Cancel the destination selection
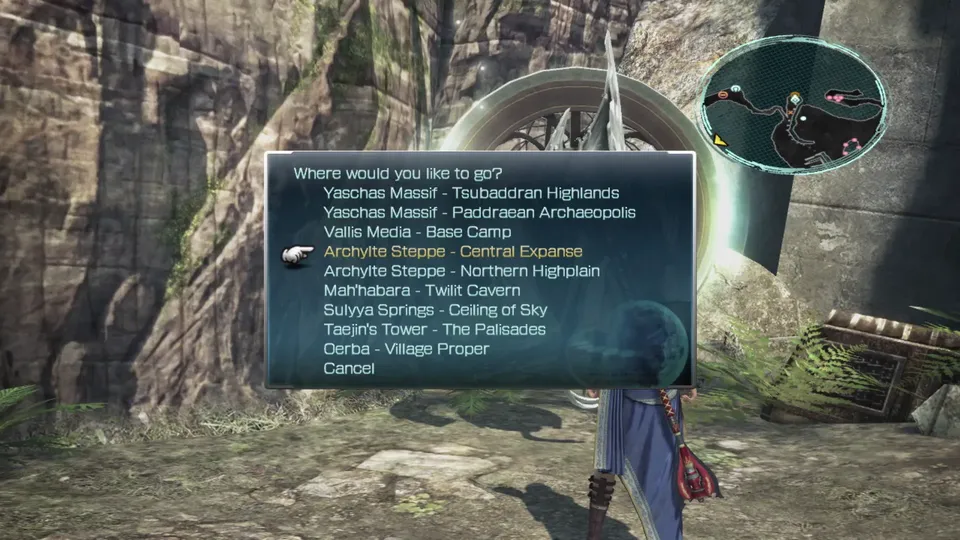Image resolution: width=960 pixels, height=540 pixels. [x=349, y=369]
